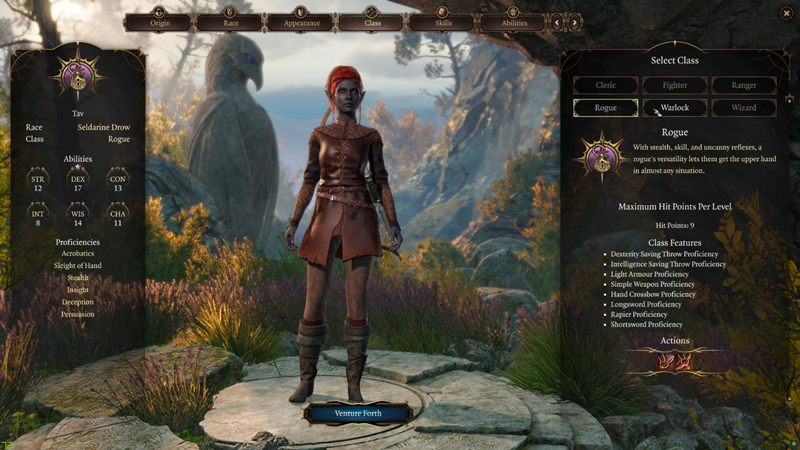The image size is (800, 450).
Task: Inspect the Rogue action icons under Actions
Action: pyautogui.click(x=674, y=362)
